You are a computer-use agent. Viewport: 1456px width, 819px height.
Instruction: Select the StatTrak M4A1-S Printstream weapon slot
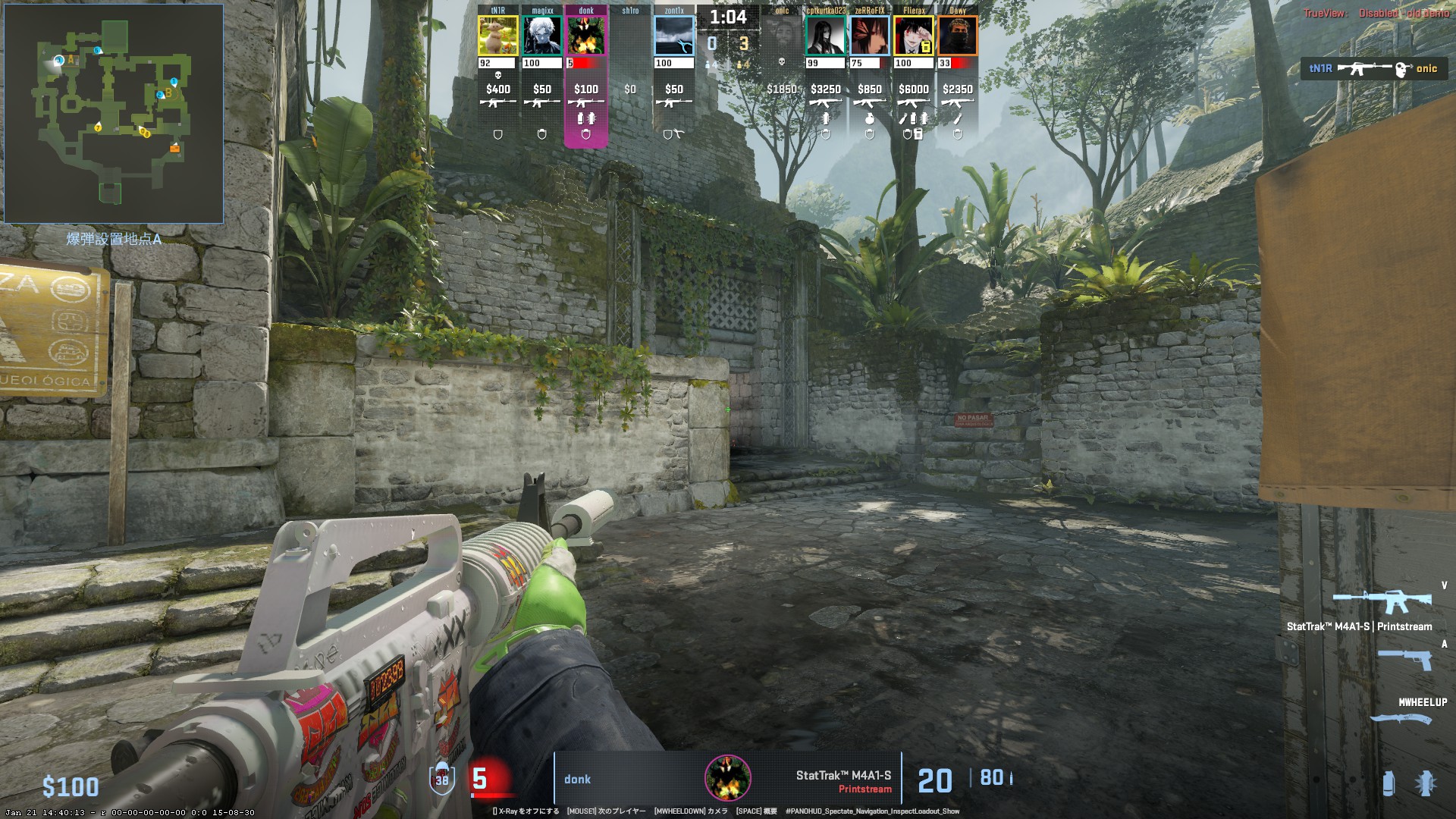click(1382, 602)
